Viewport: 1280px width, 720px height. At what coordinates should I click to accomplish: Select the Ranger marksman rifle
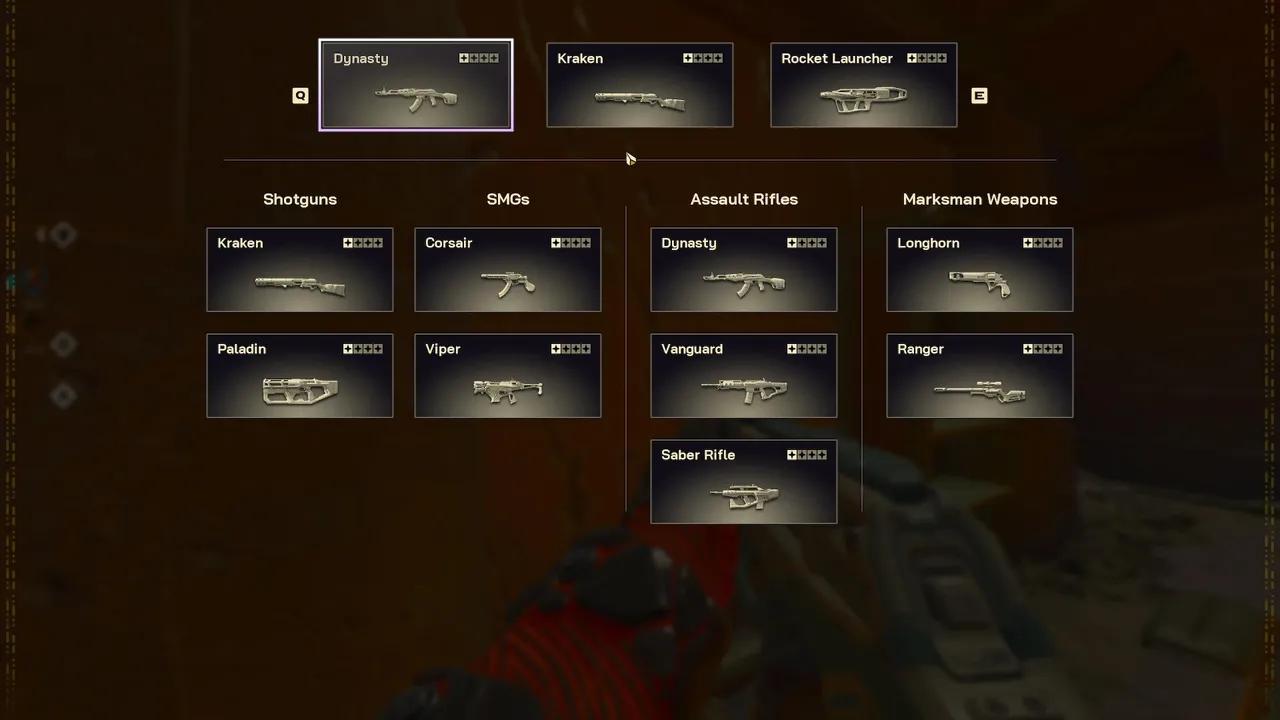point(980,376)
